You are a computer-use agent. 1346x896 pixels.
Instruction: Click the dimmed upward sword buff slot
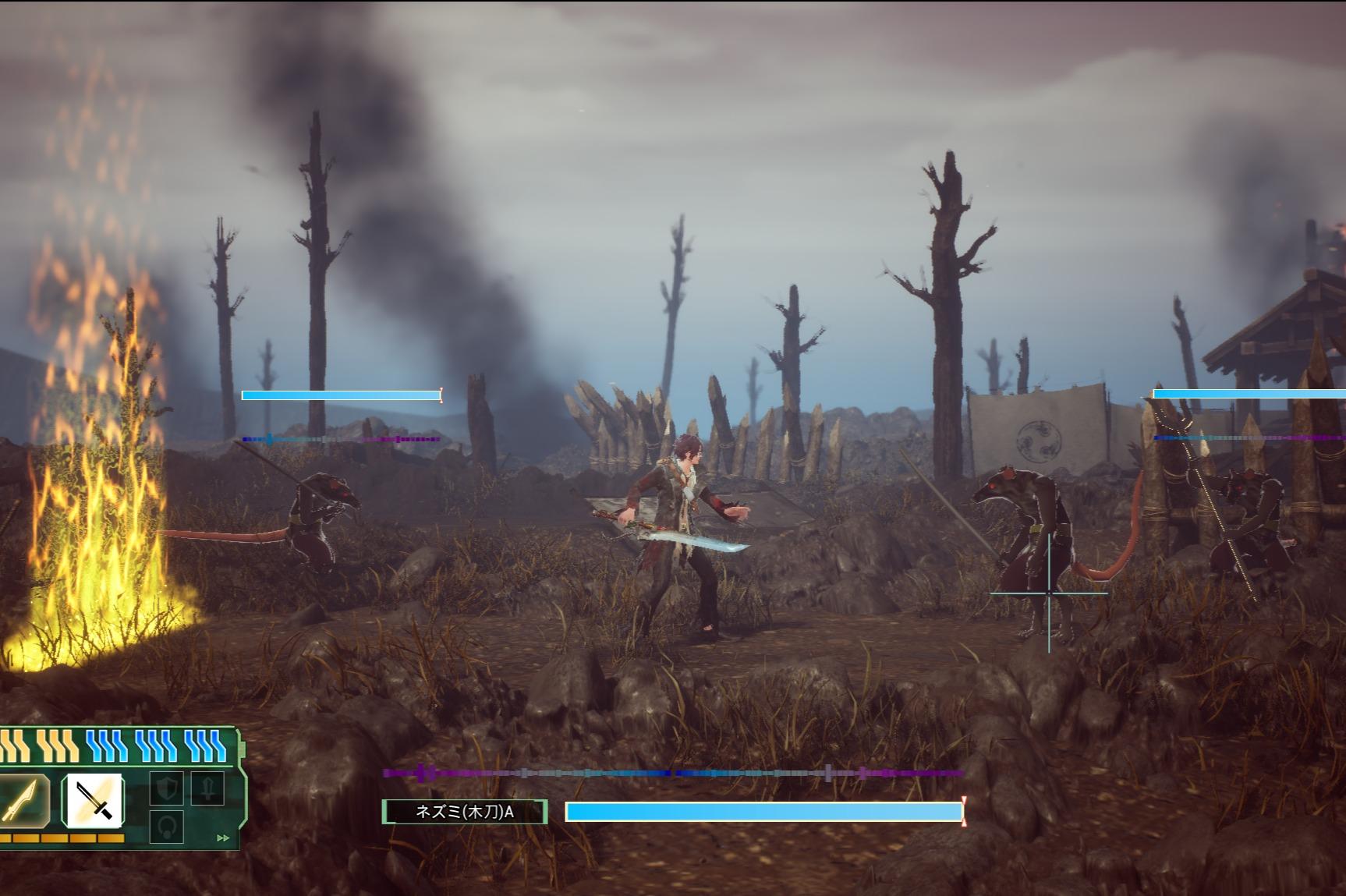(x=207, y=789)
